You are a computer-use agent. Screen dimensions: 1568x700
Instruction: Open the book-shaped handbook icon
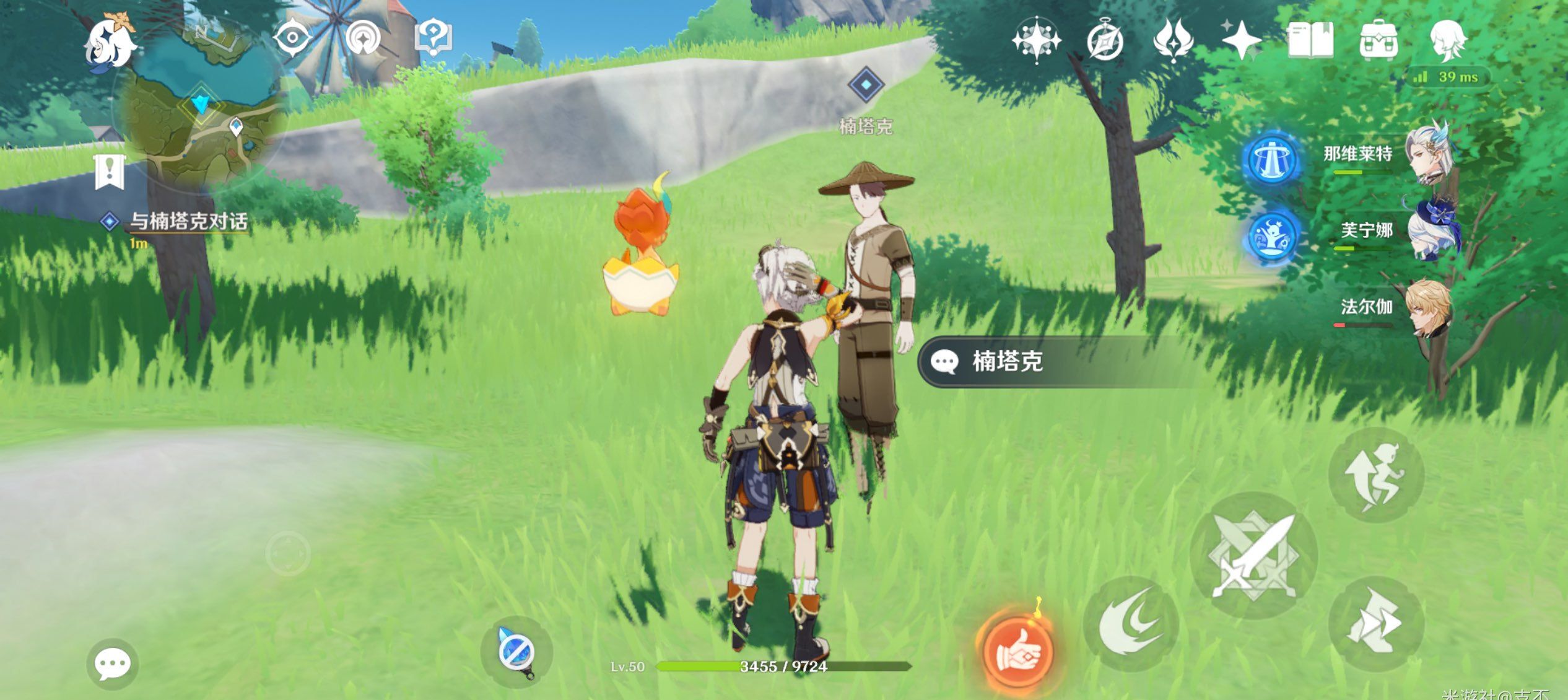(x=1310, y=41)
